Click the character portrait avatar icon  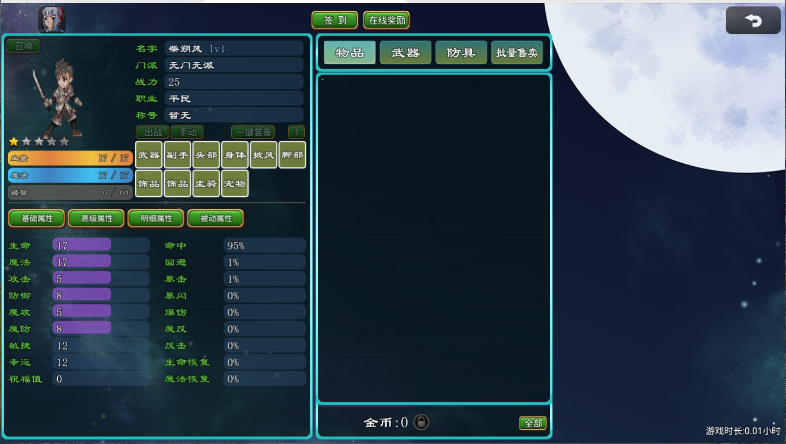pyautogui.click(x=50, y=18)
